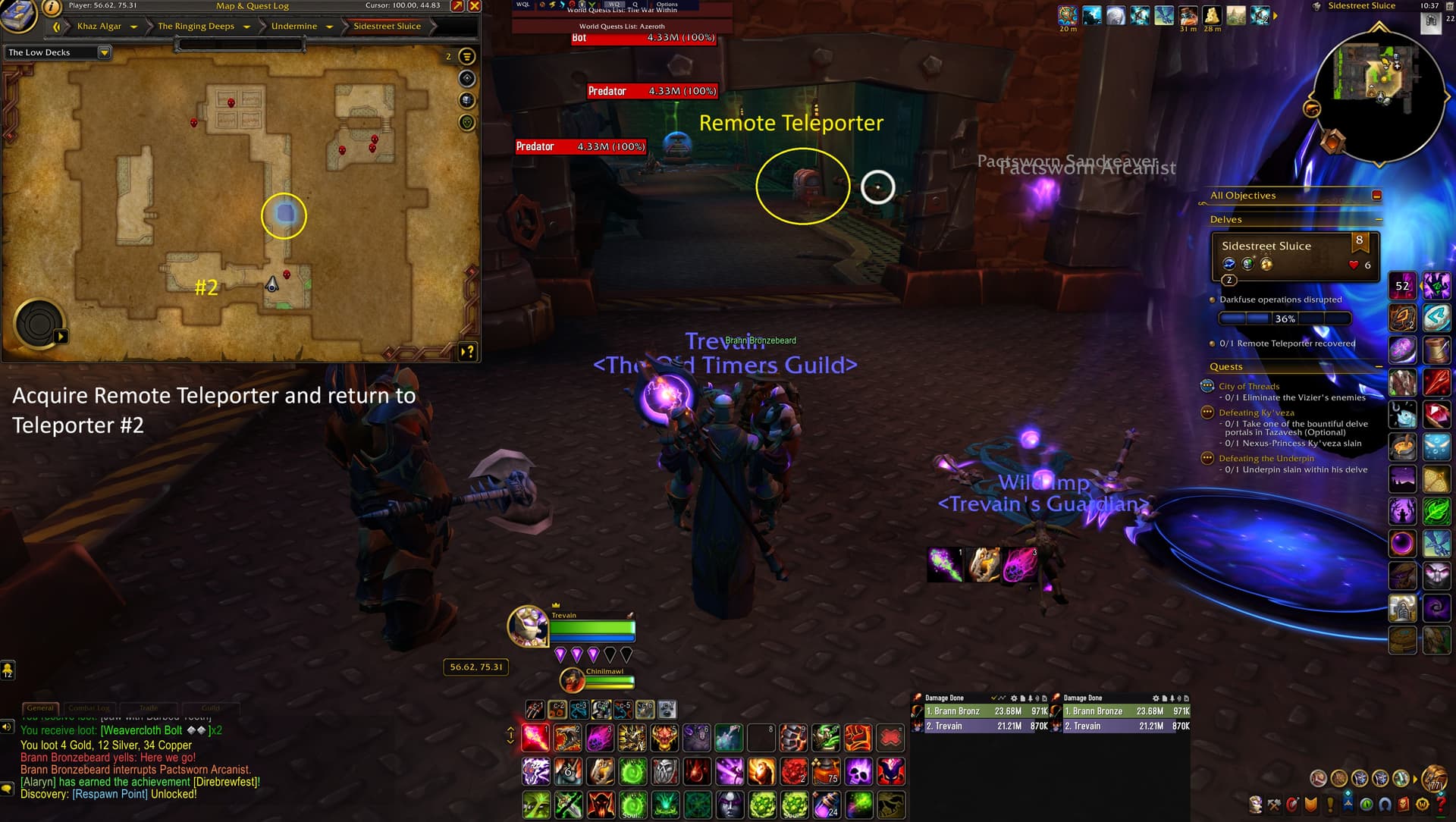Go to the Undermine map breadcrumb
Viewport: 1456px width, 822px height.
[x=294, y=27]
